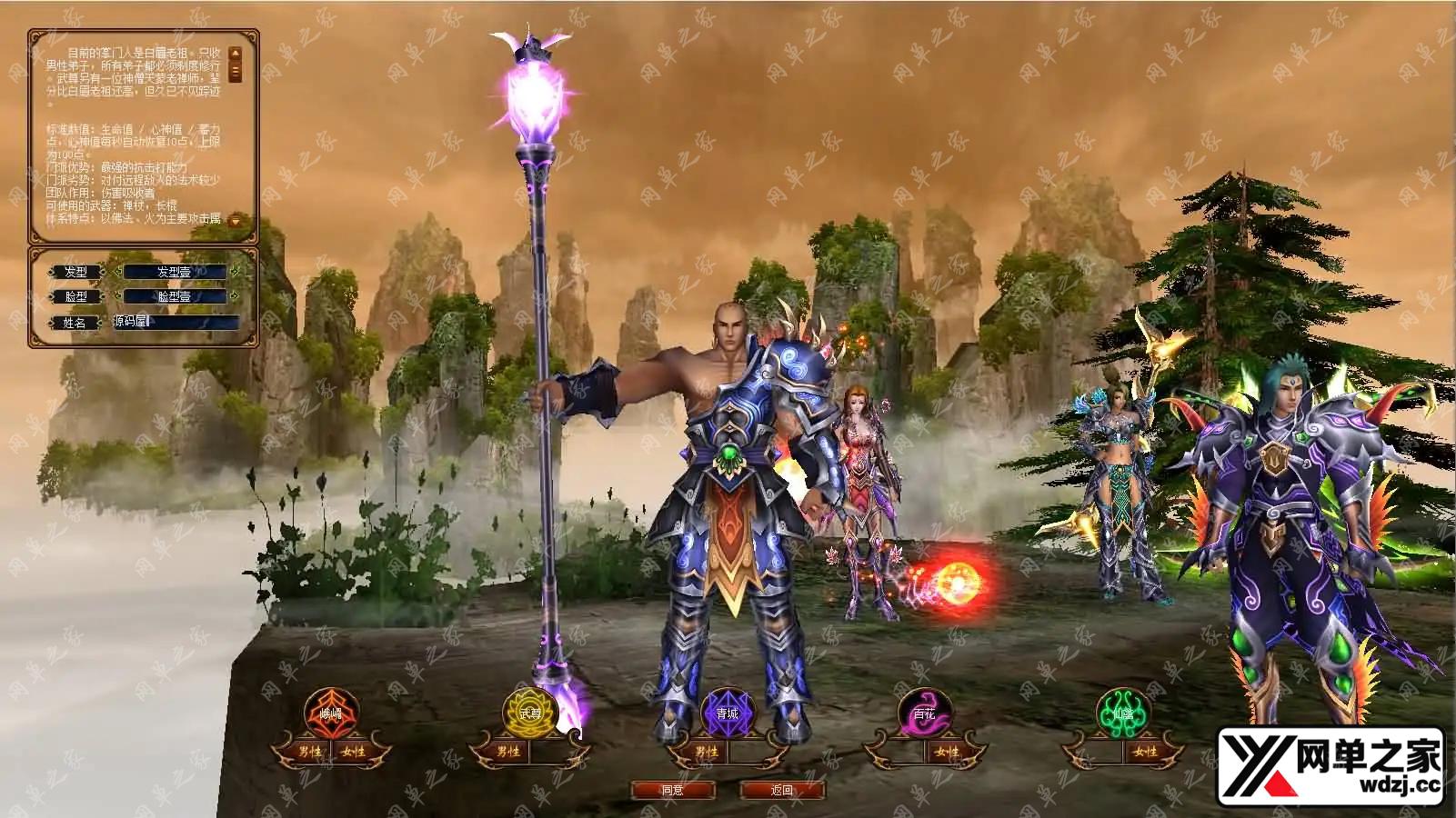Select the 峨嵋 faction emblem
The image size is (1456, 818).
coord(332,713)
